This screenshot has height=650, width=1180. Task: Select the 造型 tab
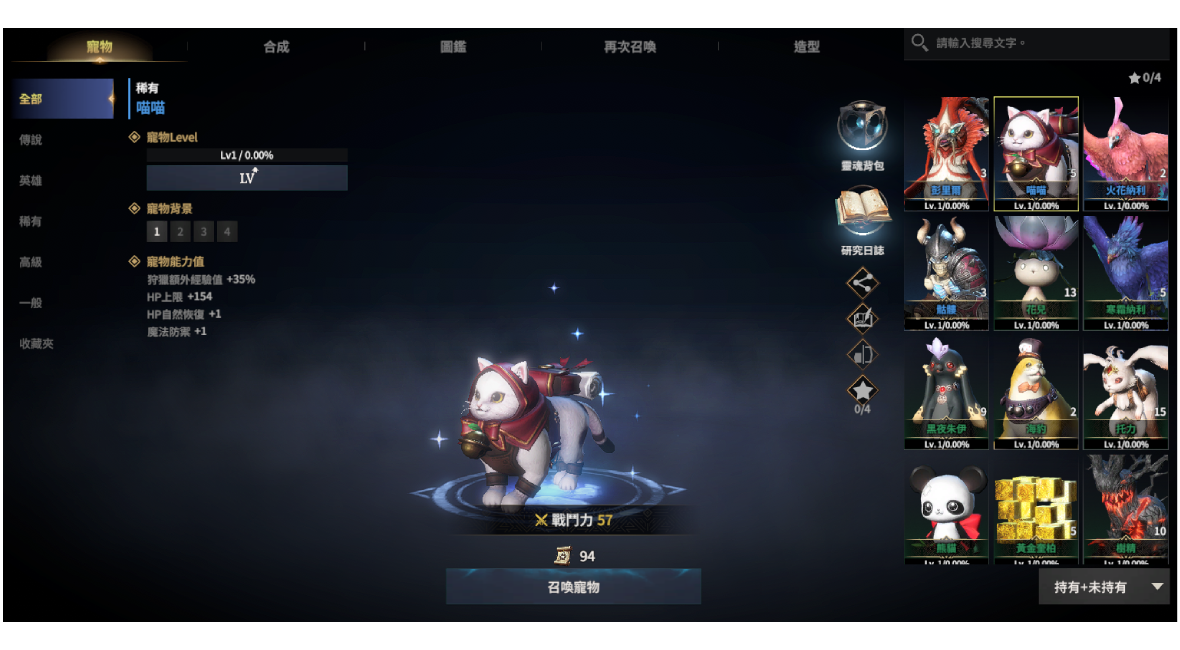click(x=807, y=47)
